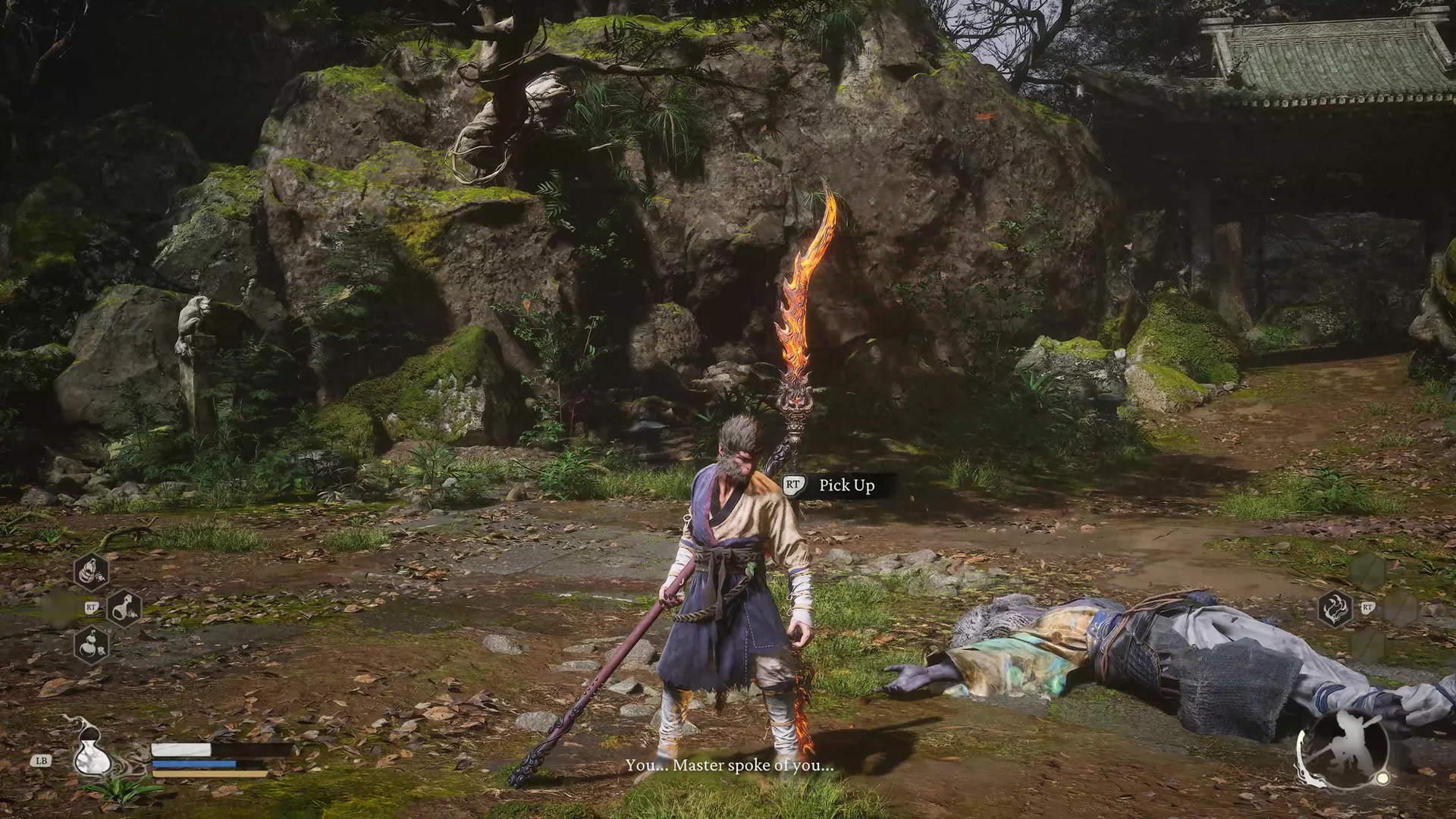Click the focus point orb on the gauge circle
Image resolution: width=1456 pixels, height=819 pixels.
point(1382,778)
